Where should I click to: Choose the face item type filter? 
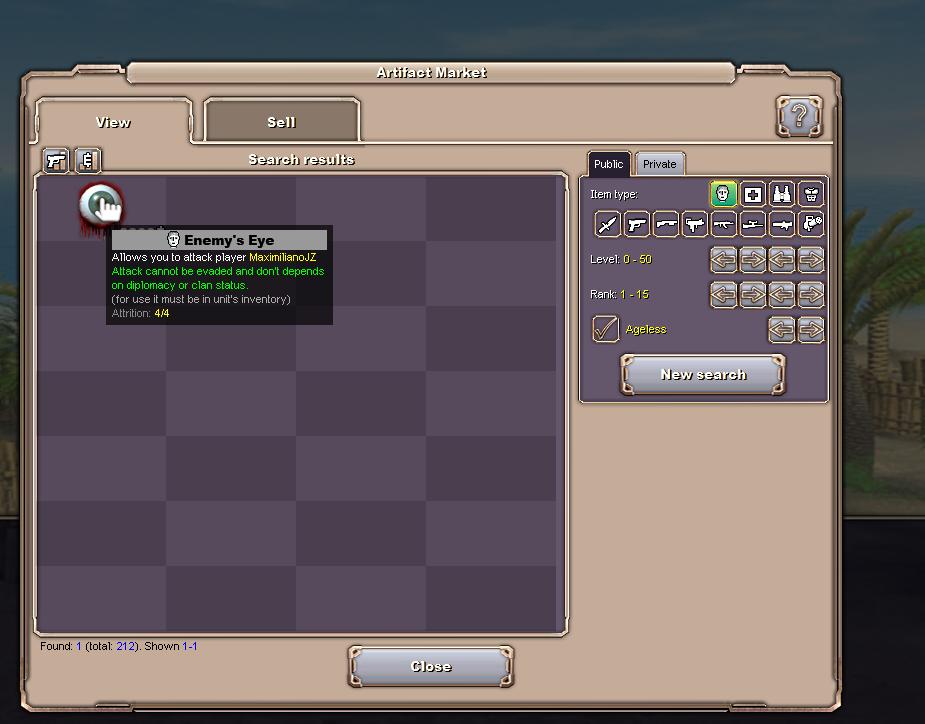(724, 194)
